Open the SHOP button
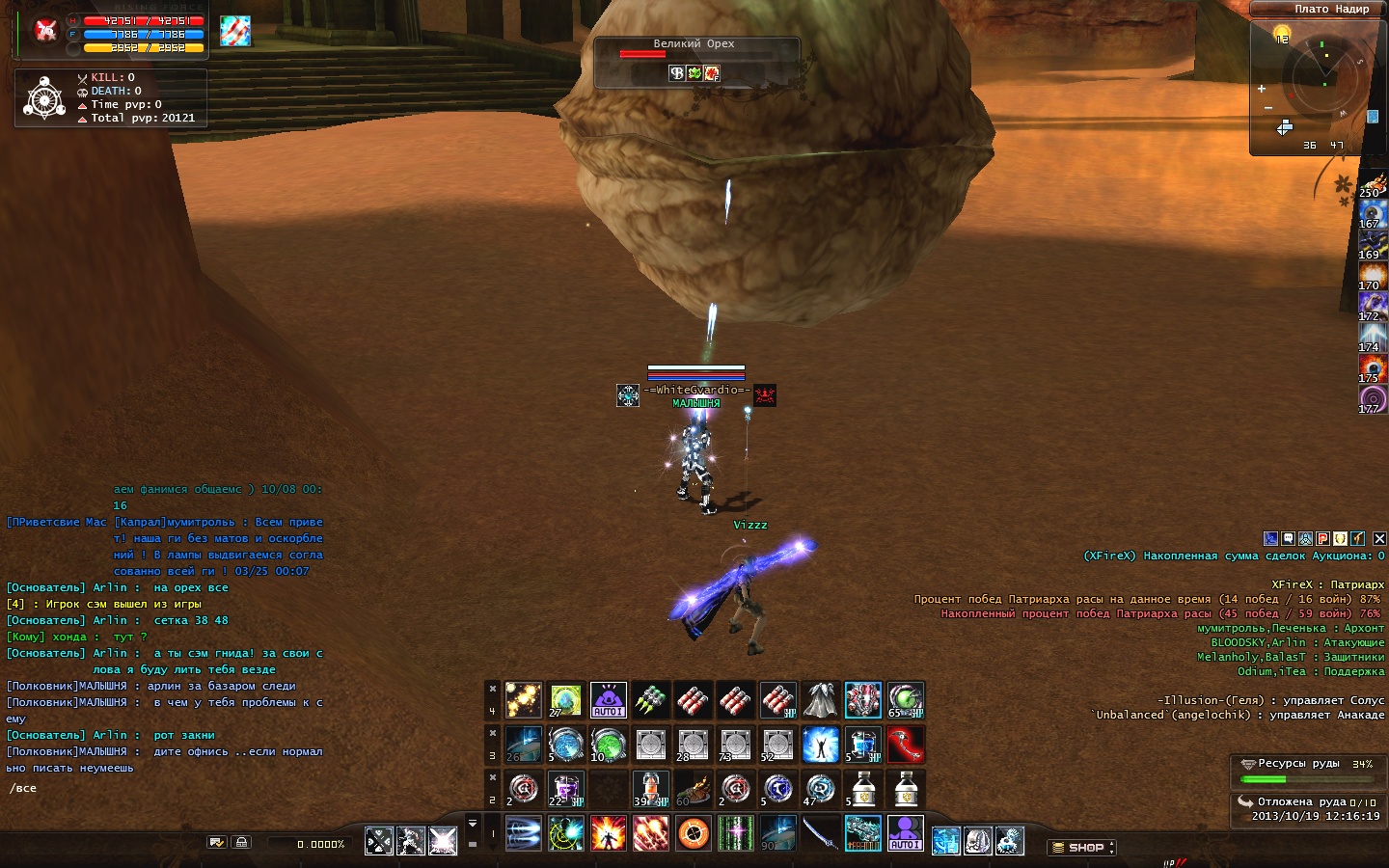Screen dimensions: 1389x868 [1082, 848]
